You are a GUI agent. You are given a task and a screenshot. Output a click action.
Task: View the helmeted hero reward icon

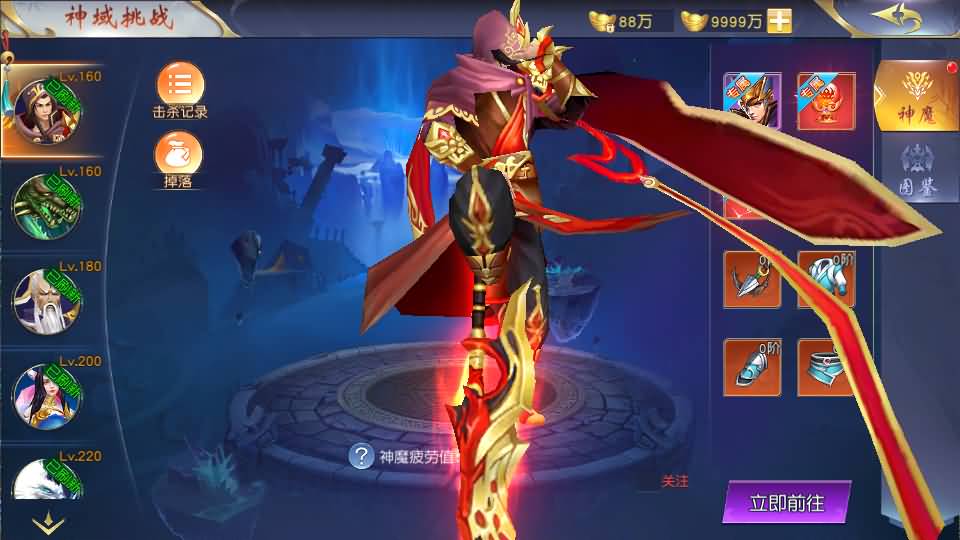(x=752, y=101)
